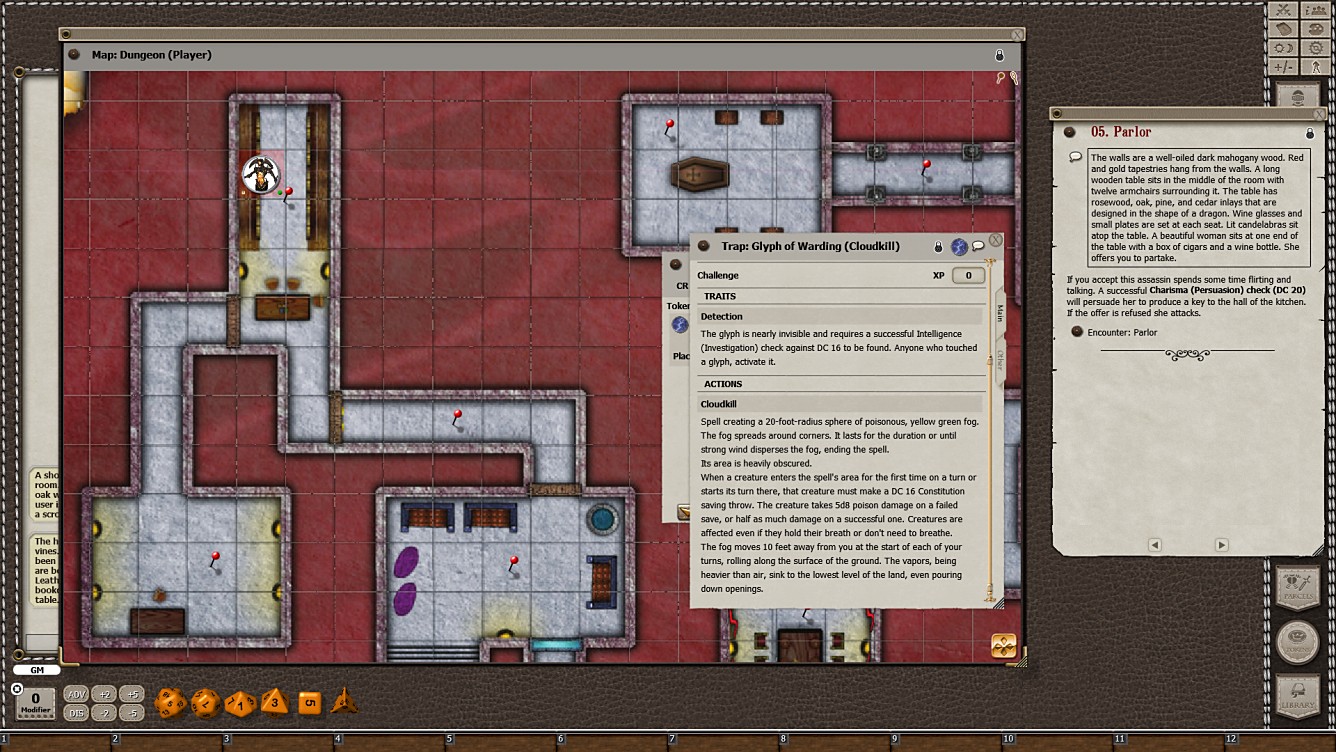1336x752 pixels.
Task: Toggle the lock on the Trap window
Action: tap(938, 246)
